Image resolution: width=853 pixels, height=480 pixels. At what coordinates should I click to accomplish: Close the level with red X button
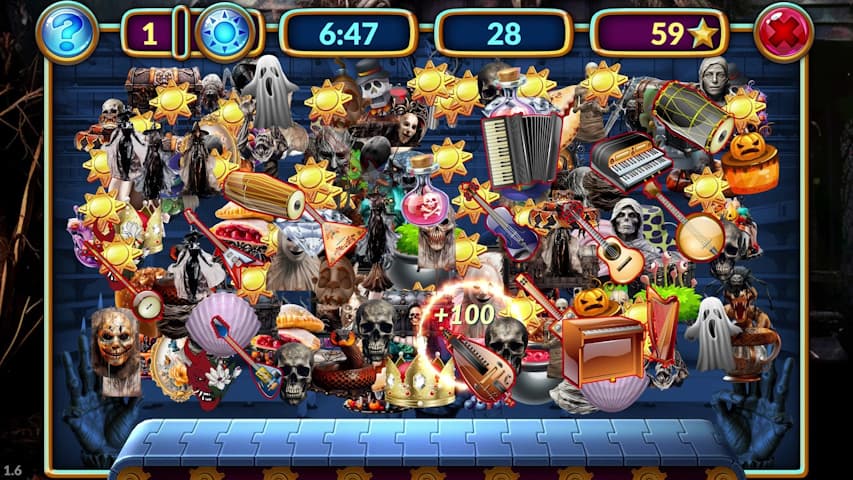[x=783, y=33]
